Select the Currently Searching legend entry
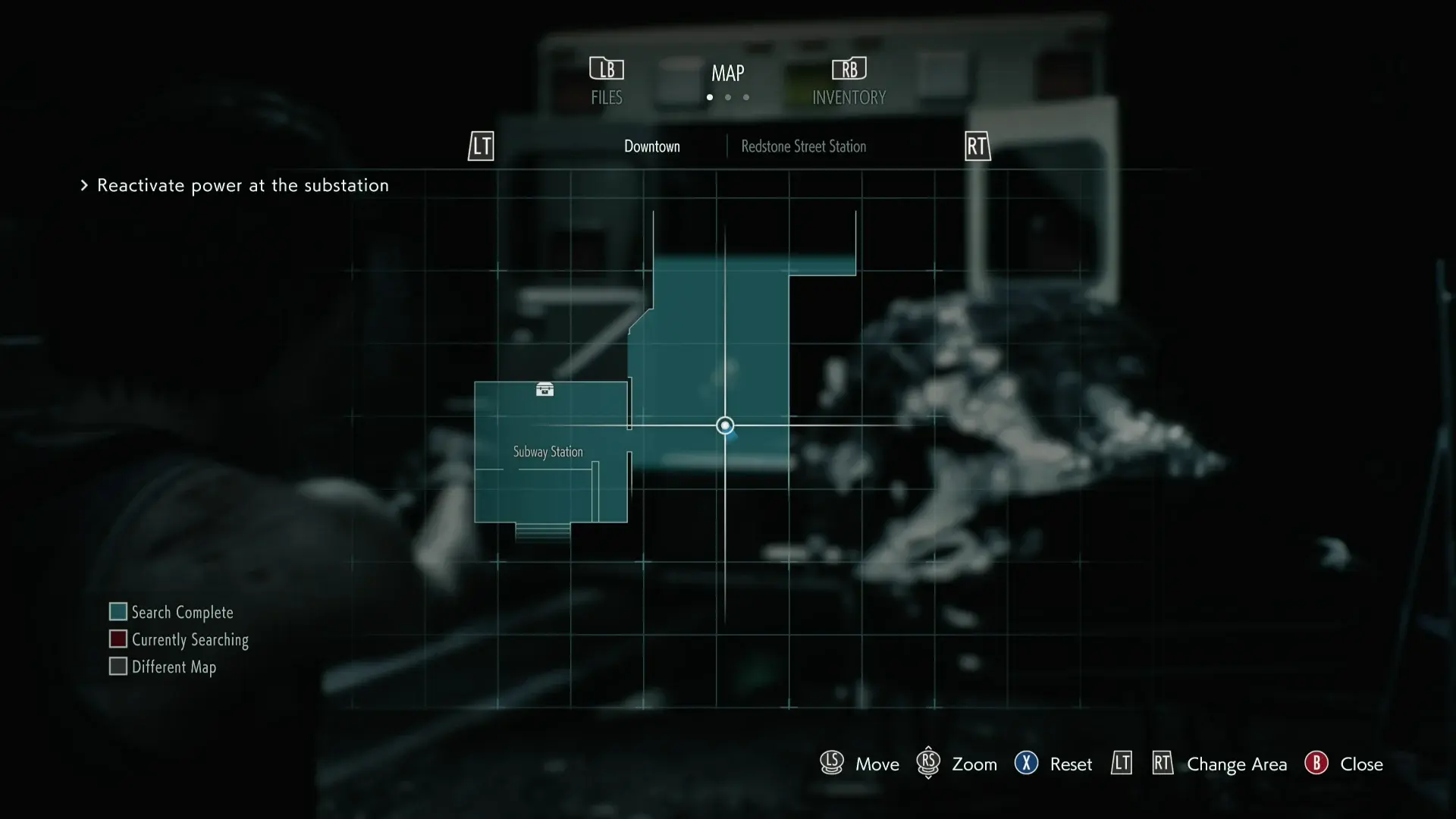This screenshot has width=1456, height=819. tap(179, 639)
